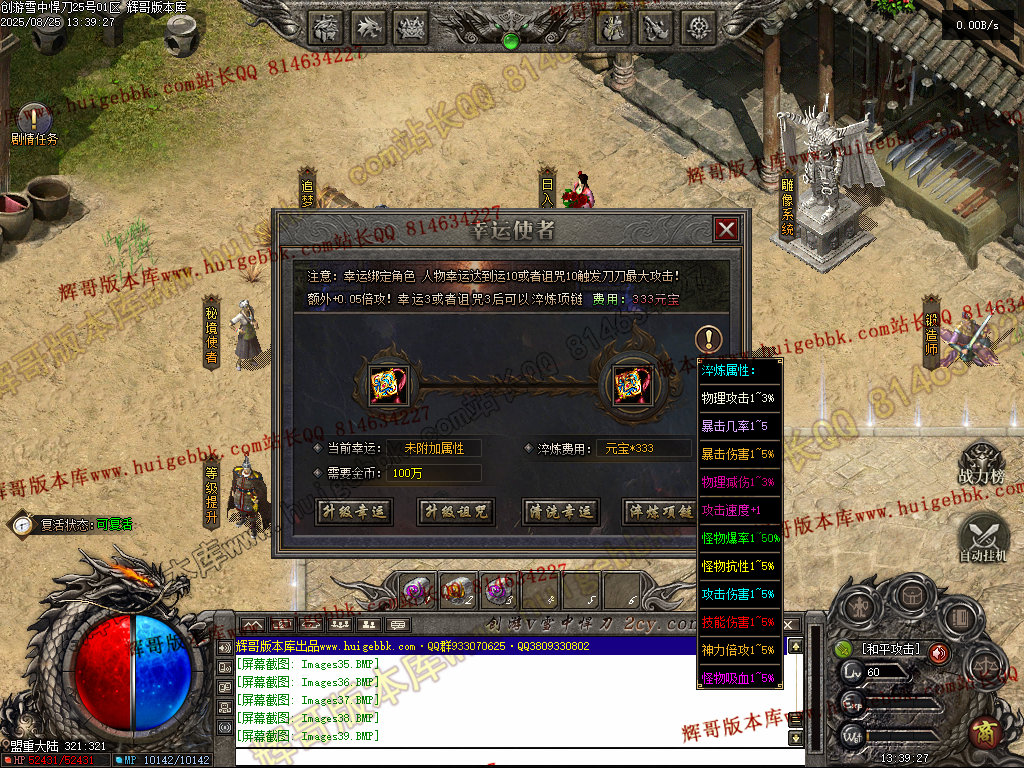Select the right necklace result slot
Viewport: 1024px width, 768px height.
[627, 382]
